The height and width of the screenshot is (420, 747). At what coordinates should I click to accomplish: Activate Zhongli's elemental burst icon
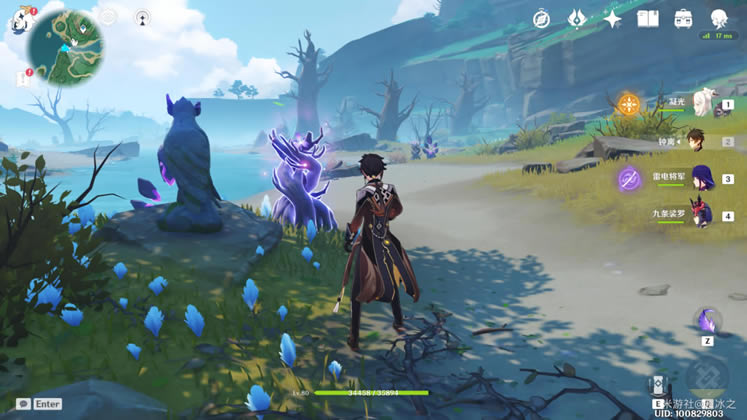point(707,378)
